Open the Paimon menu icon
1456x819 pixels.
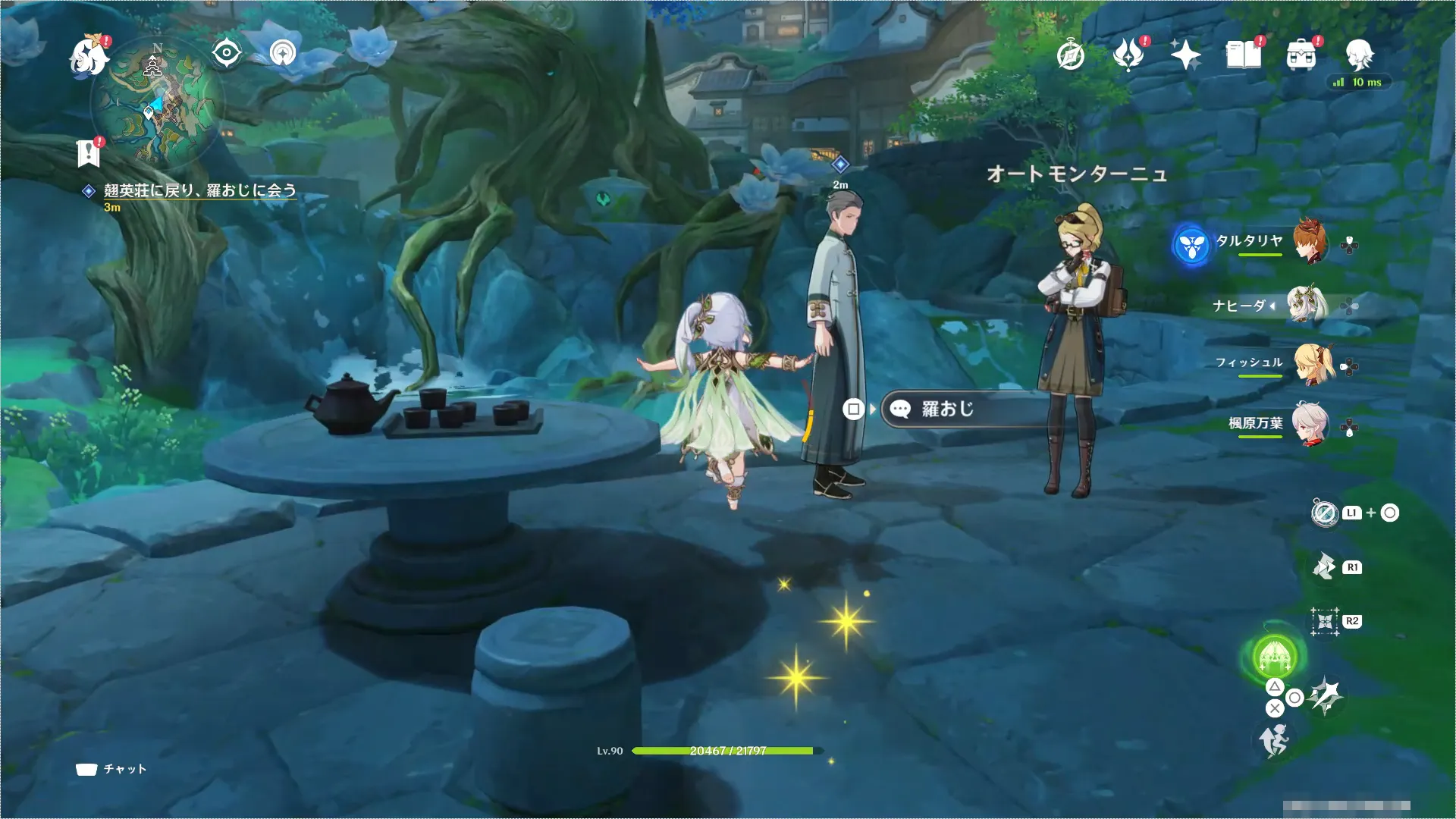[89, 57]
